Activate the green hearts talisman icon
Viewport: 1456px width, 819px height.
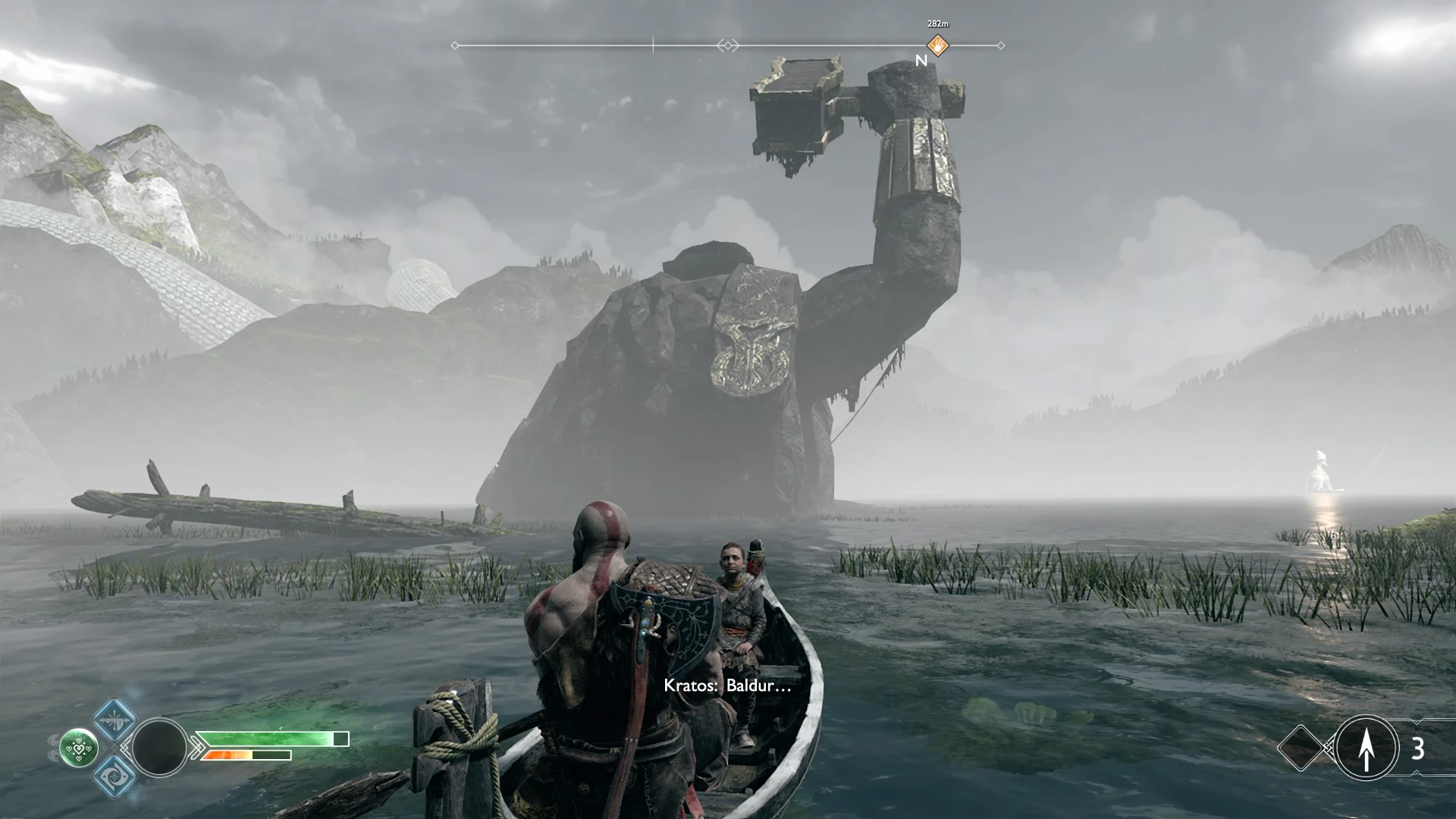click(79, 748)
